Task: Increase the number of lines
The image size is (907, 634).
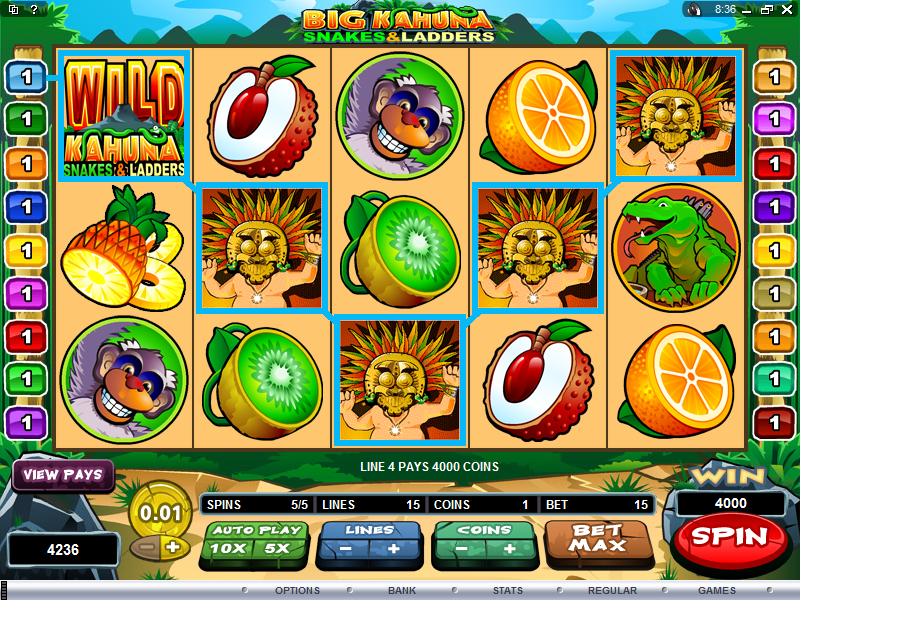Action: pyautogui.click(x=393, y=548)
